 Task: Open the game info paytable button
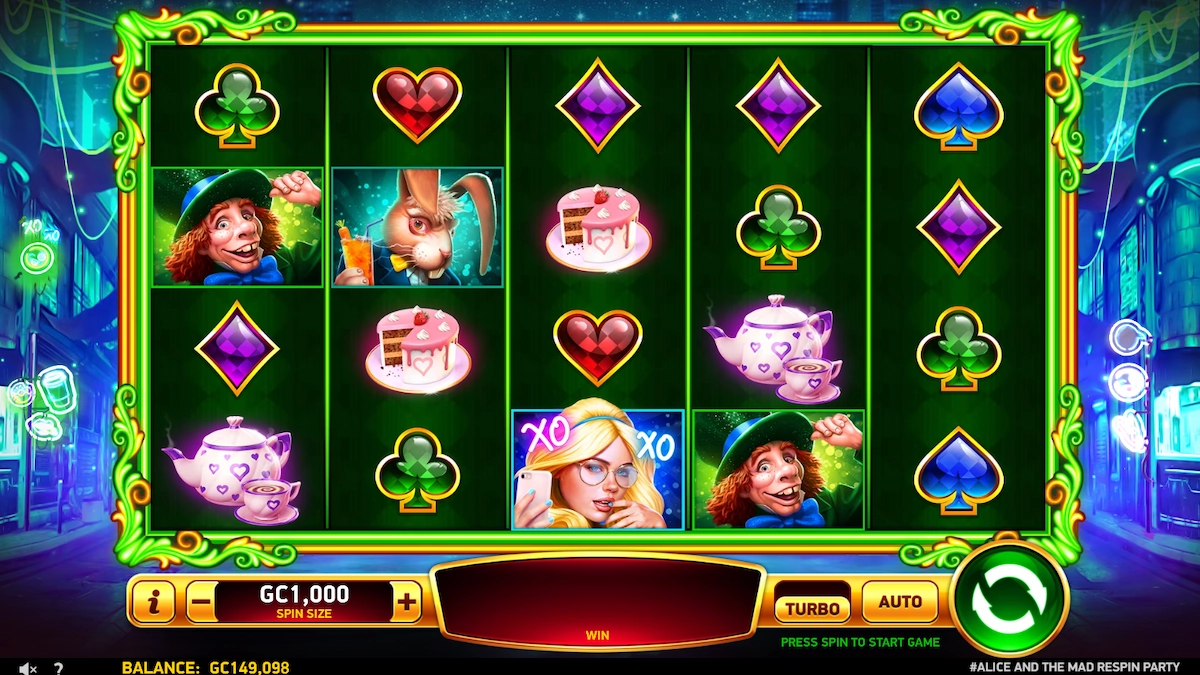point(153,602)
